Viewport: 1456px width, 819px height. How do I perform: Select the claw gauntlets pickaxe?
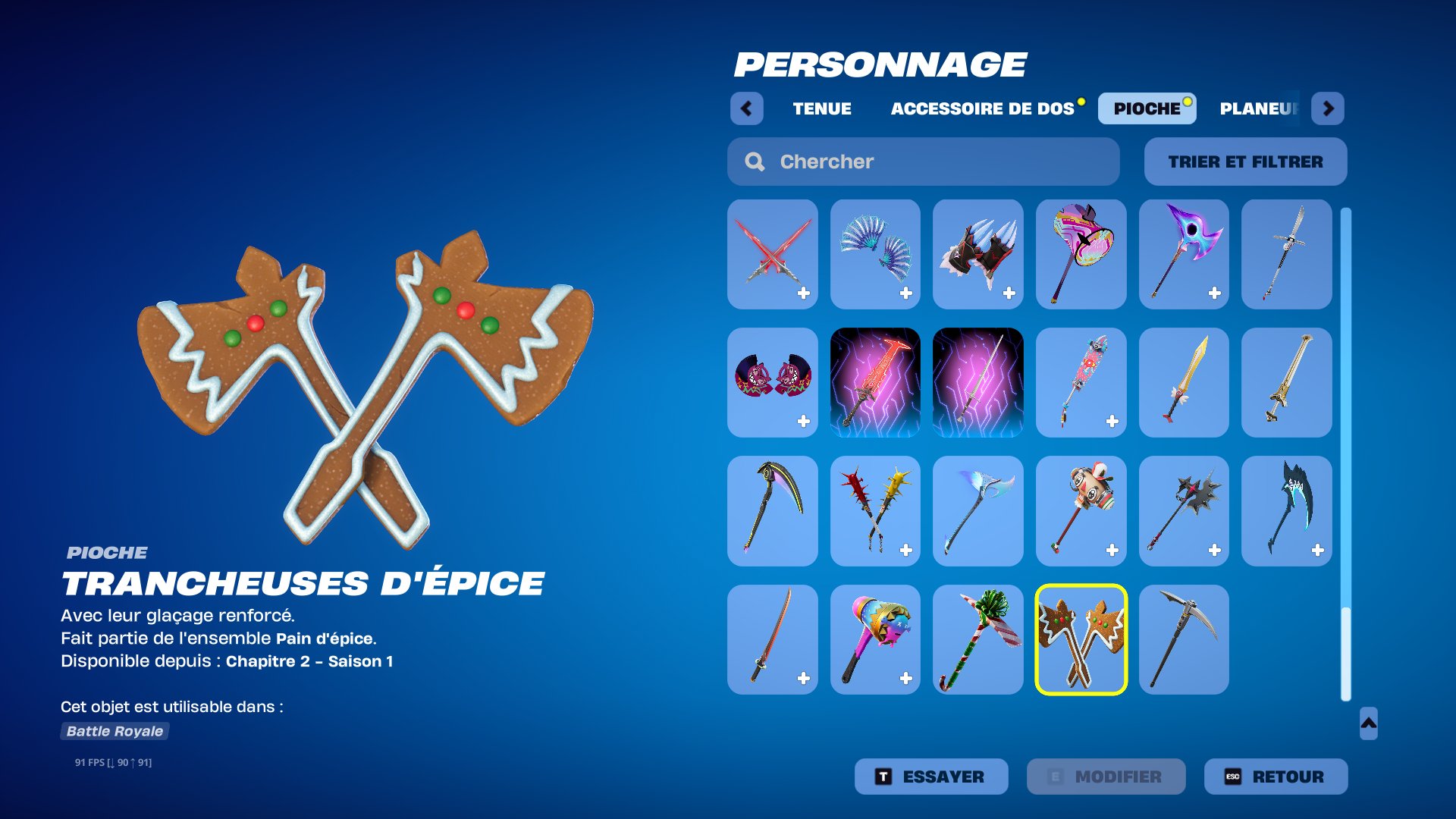pos(978,254)
